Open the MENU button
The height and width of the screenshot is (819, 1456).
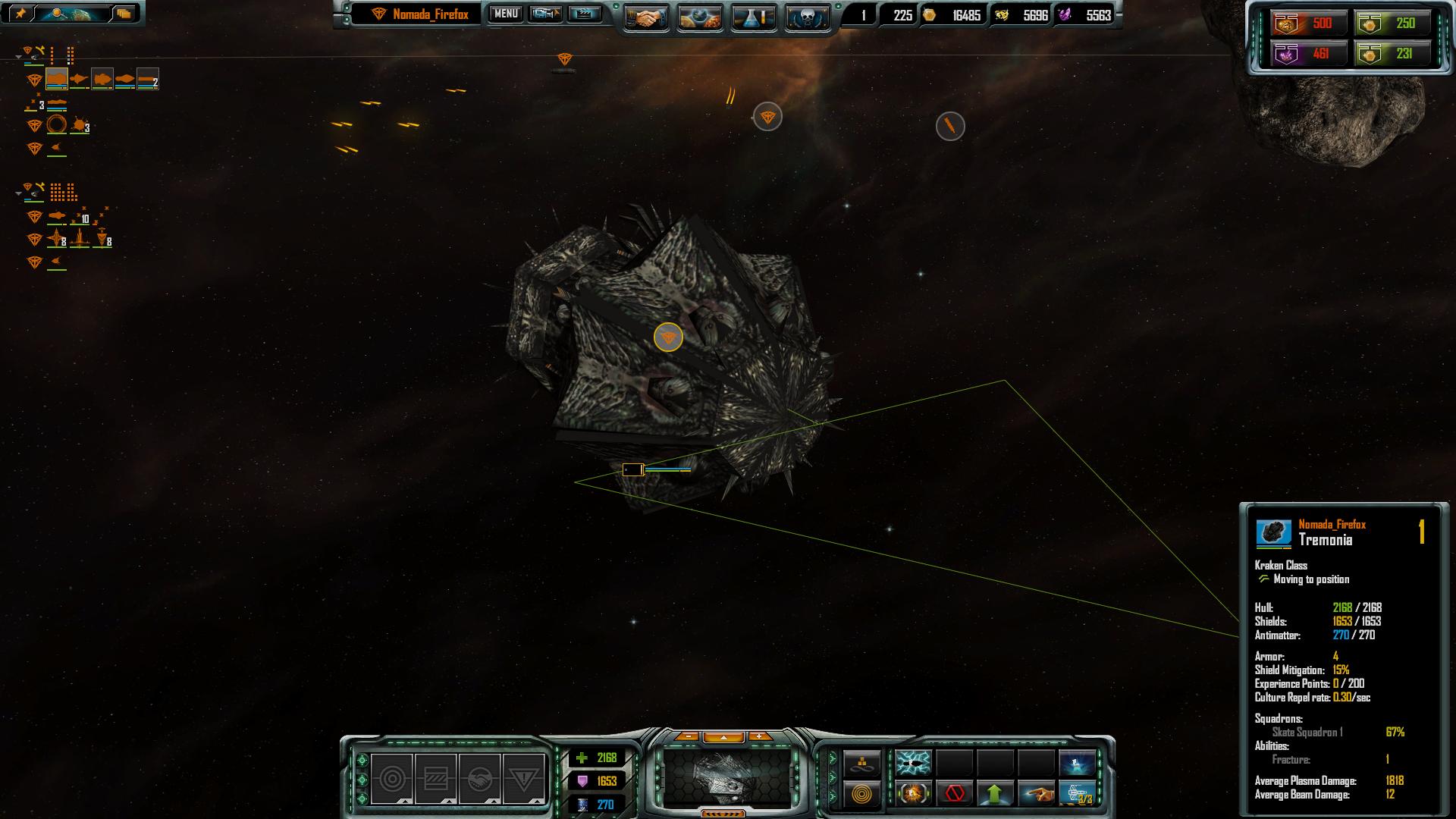pos(506,14)
